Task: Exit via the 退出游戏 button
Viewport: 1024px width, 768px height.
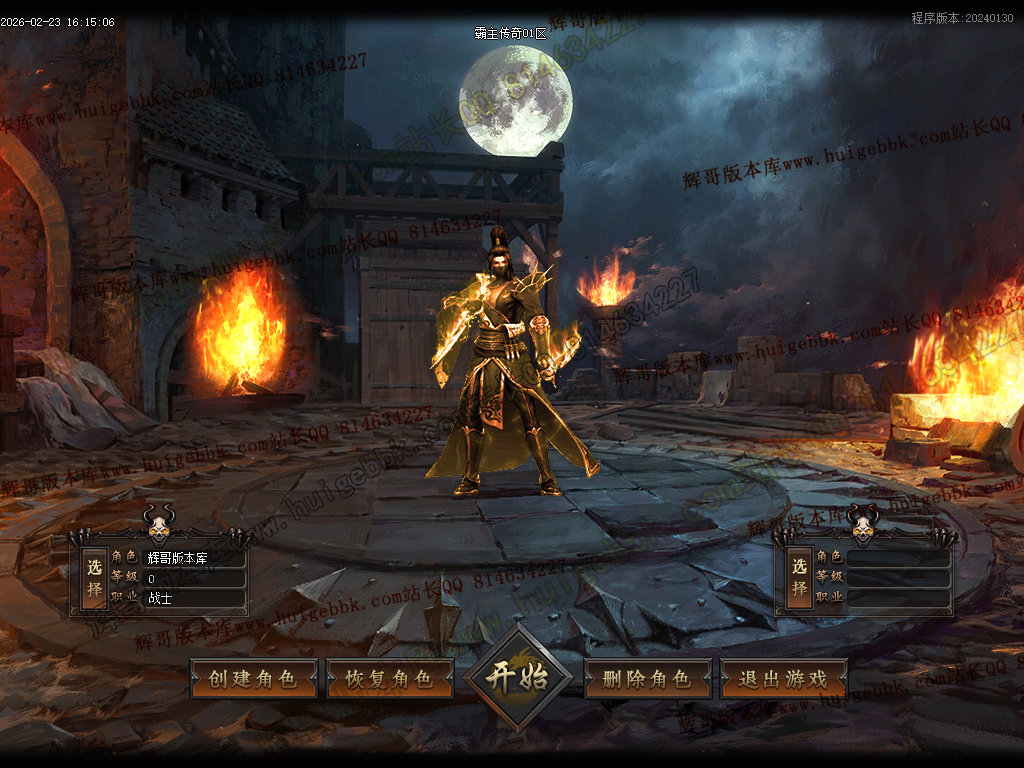Action: [x=783, y=678]
